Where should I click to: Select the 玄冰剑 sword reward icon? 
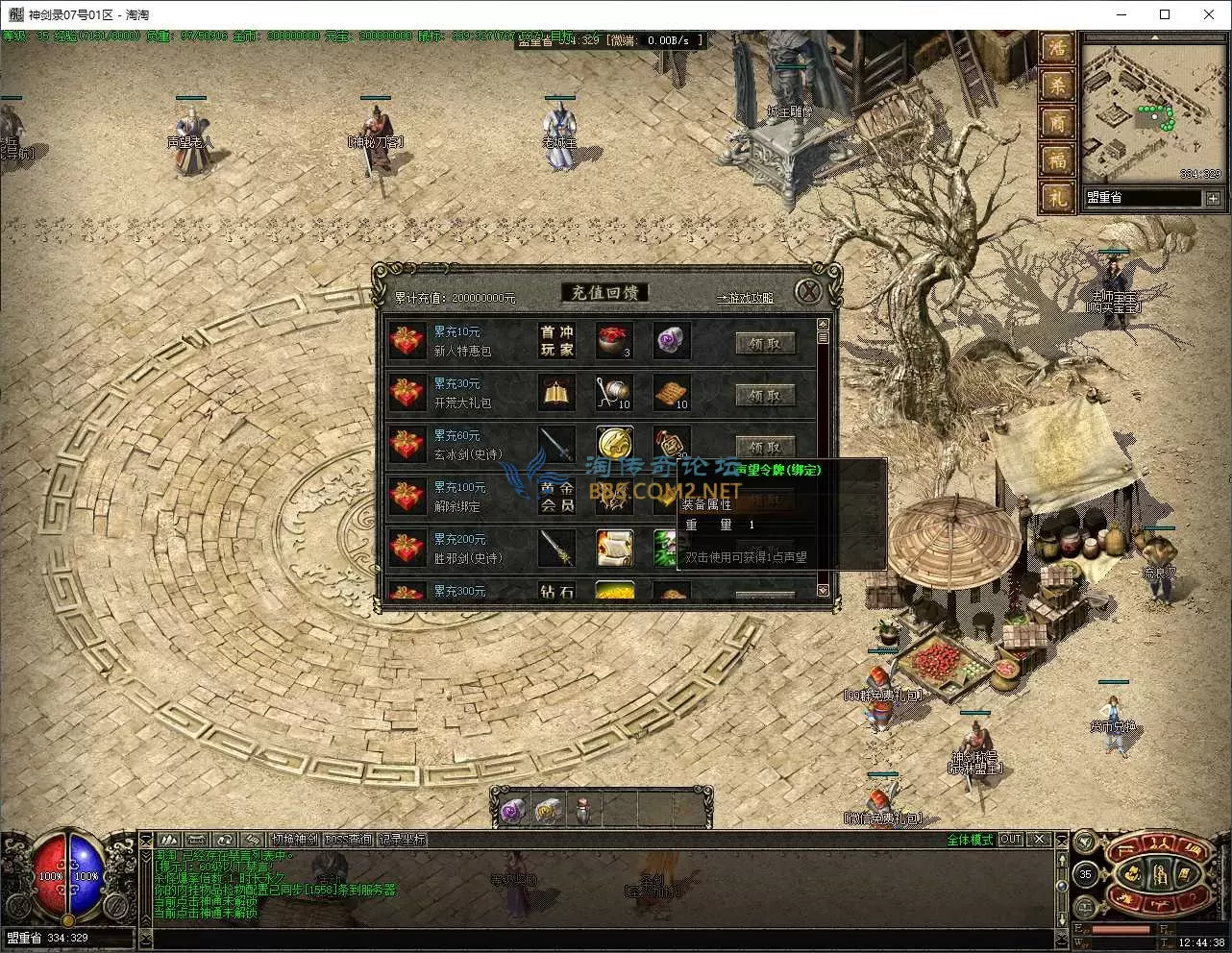556,445
